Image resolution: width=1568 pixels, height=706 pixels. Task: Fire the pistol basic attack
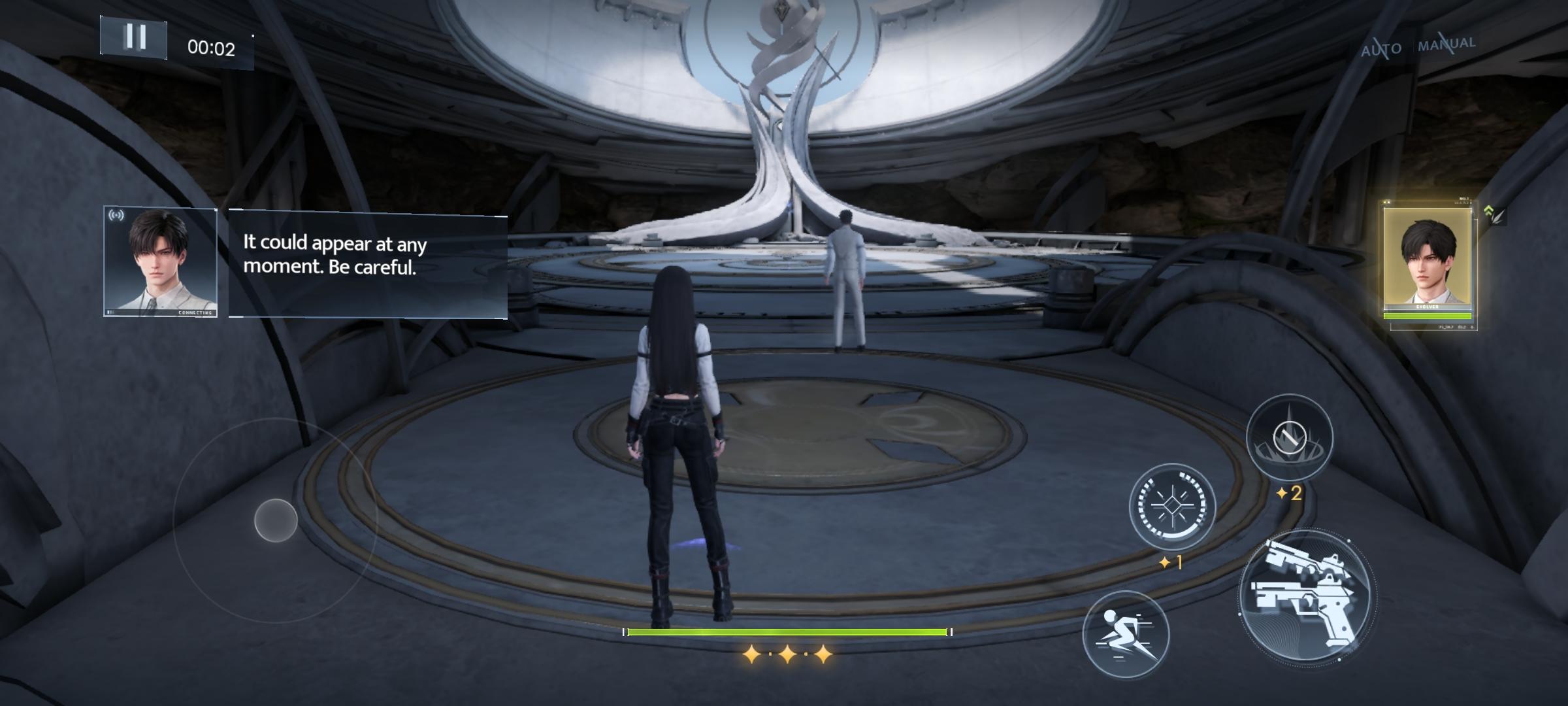click(1307, 598)
